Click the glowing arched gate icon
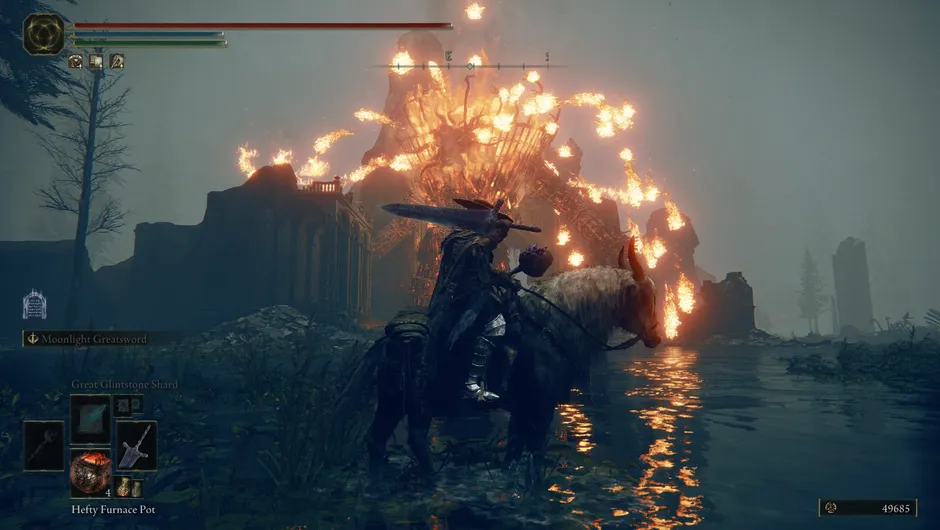This screenshot has width=940, height=530. pyautogui.click(x=34, y=304)
